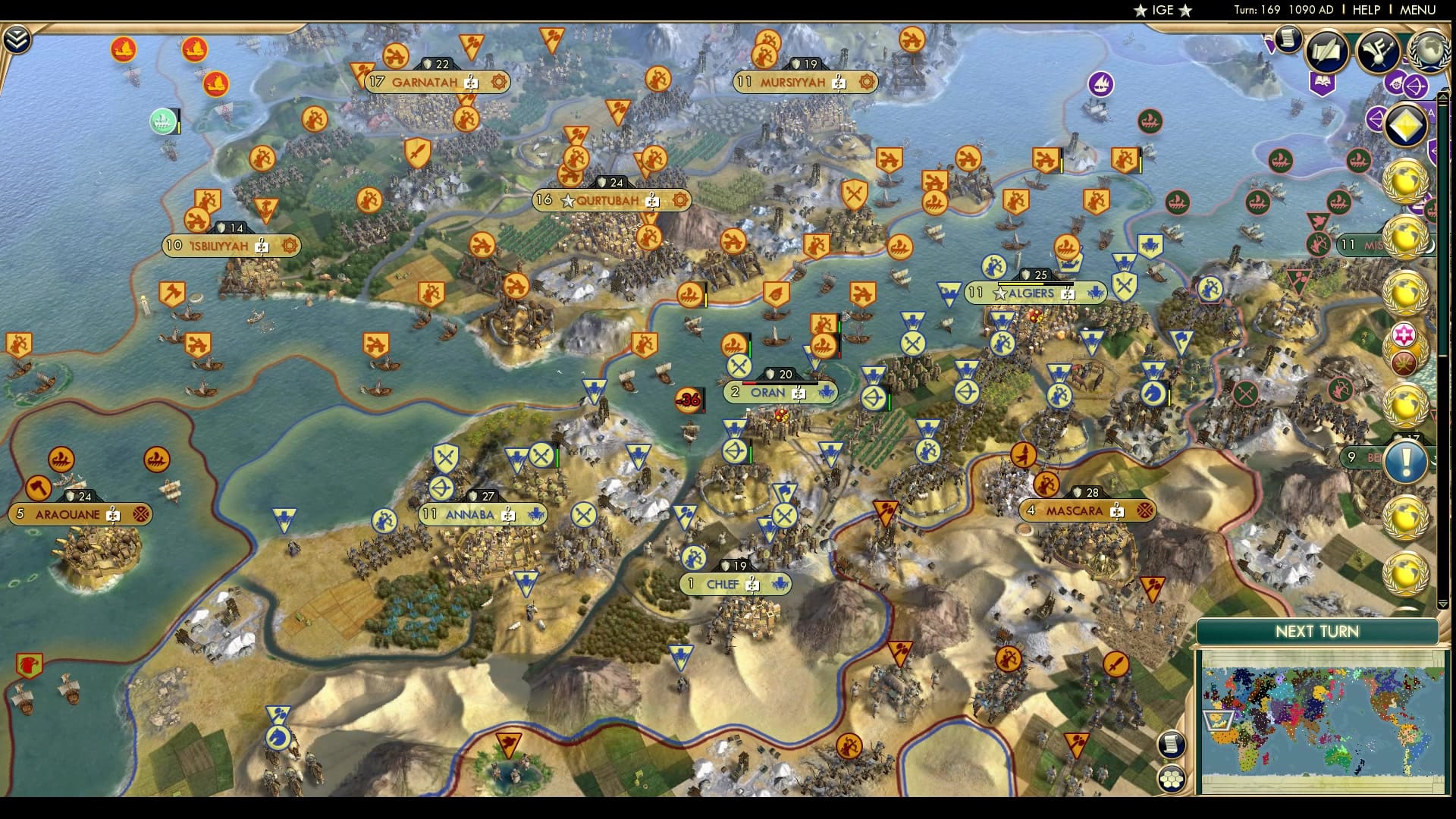Open the HELP menu
Image resolution: width=1456 pixels, height=819 pixels.
(1367, 9)
